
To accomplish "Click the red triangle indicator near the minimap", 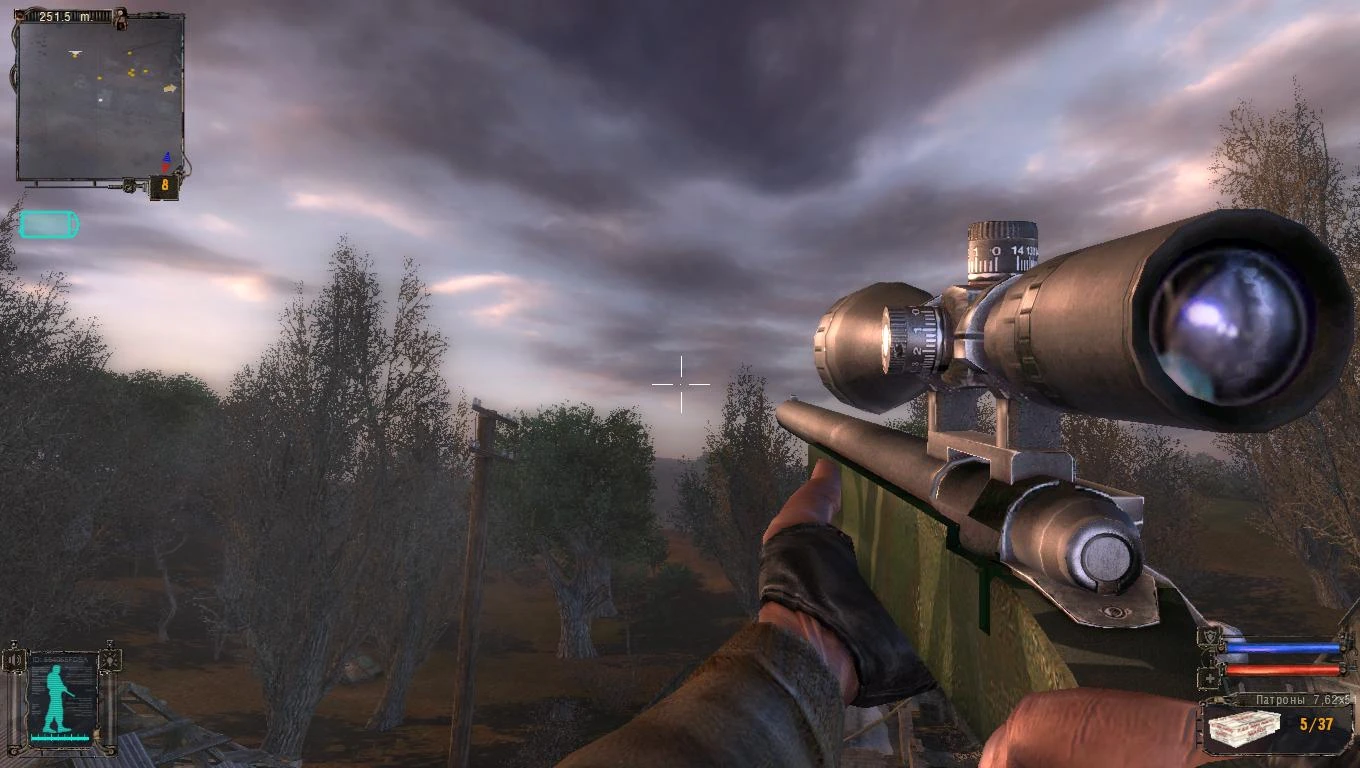I will 165,169.
